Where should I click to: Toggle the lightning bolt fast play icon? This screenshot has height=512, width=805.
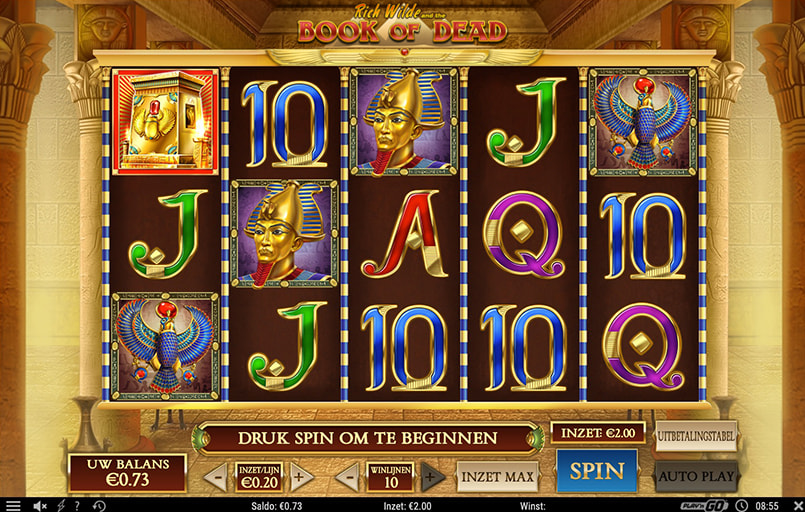pos(61,505)
